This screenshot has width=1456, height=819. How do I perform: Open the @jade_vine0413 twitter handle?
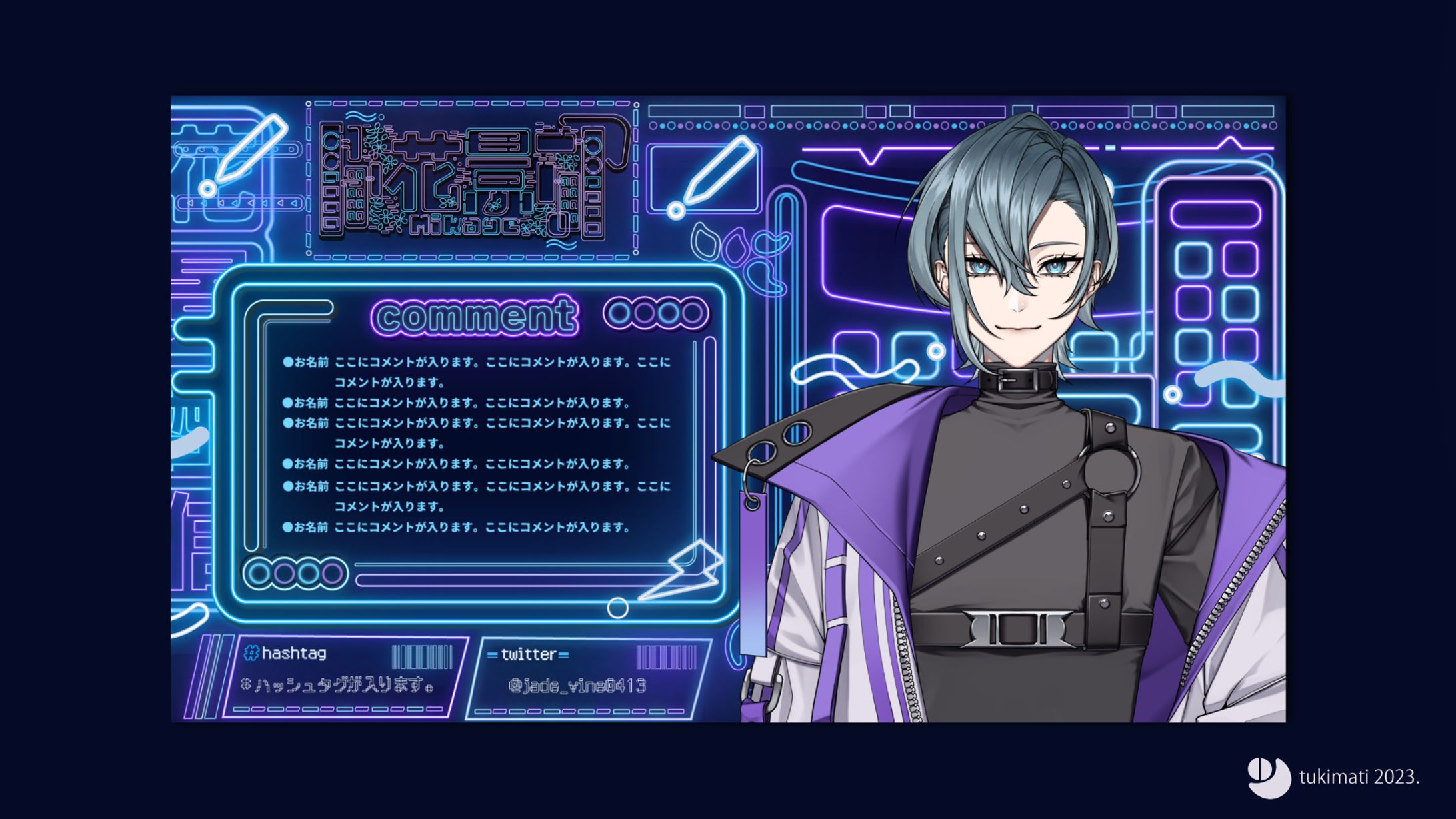pyautogui.click(x=577, y=686)
